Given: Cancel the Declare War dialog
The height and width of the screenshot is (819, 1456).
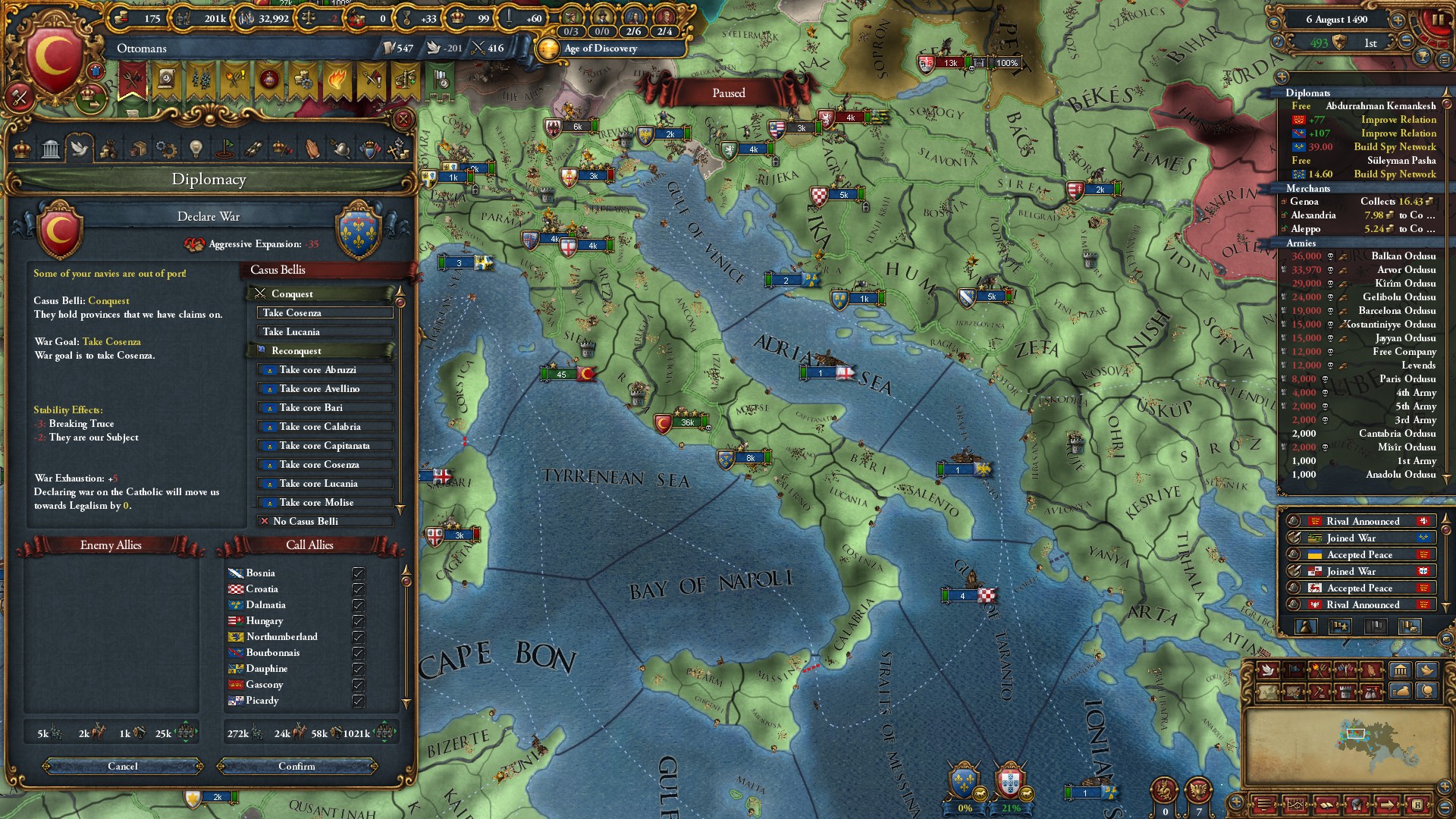Looking at the screenshot, I should [x=123, y=766].
